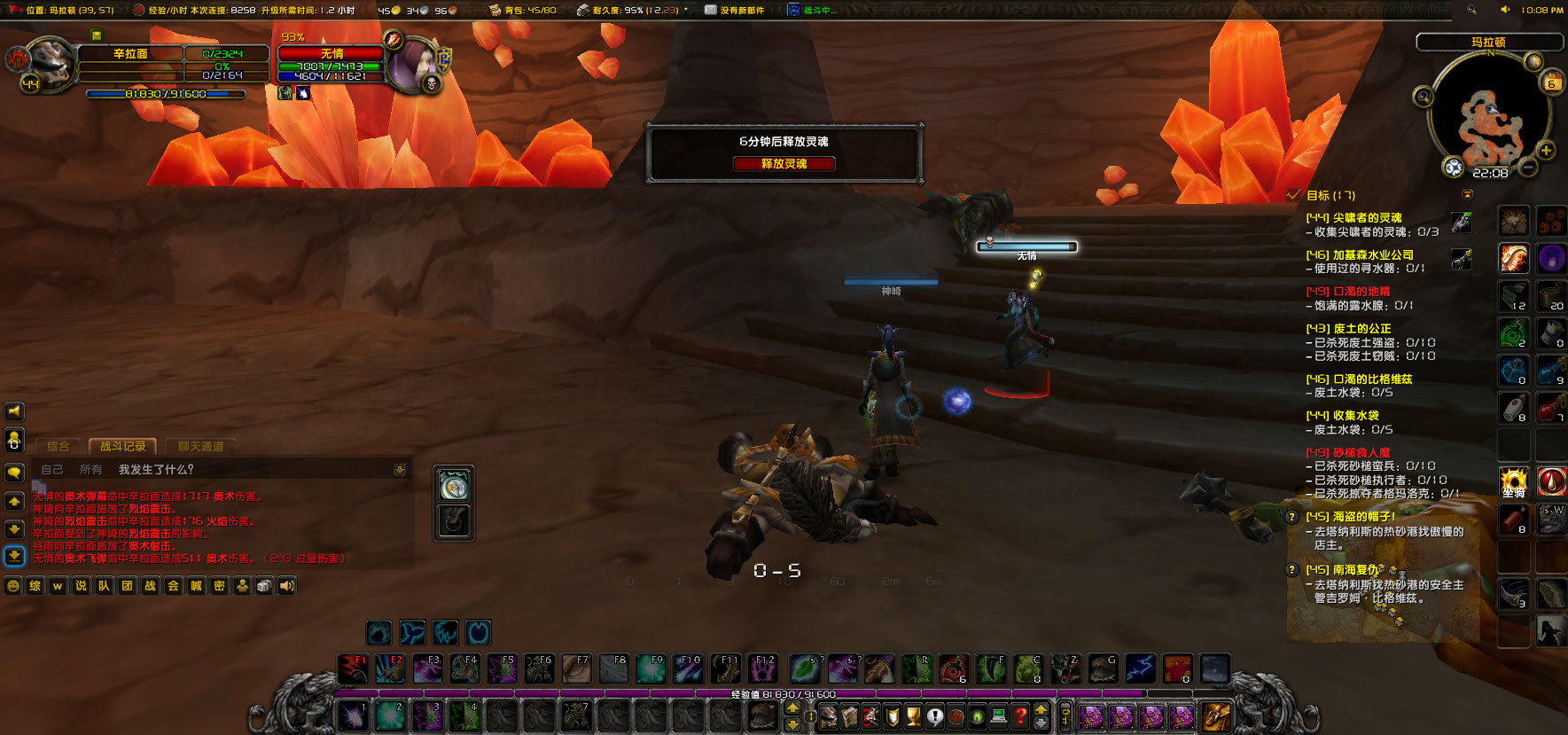Open the help menu red question mark
This screenshot has height=735, width=1568.
(1020, 716)
